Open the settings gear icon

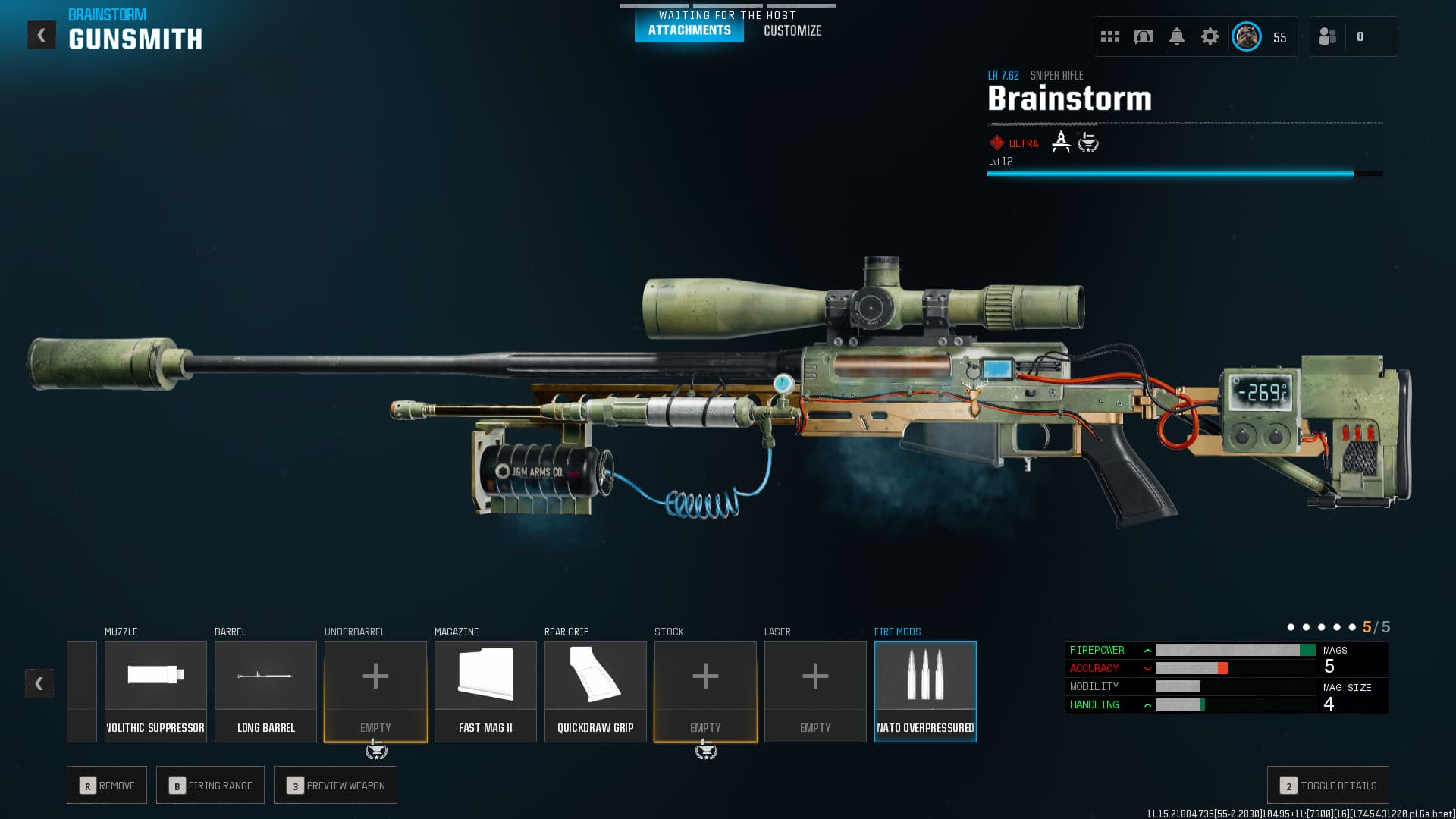coord(1211,36)
